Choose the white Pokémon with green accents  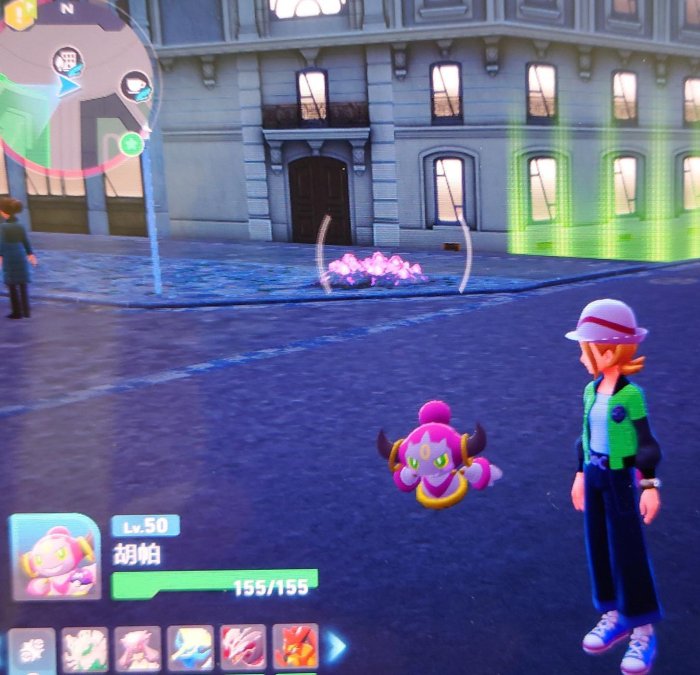click(84, 648)
